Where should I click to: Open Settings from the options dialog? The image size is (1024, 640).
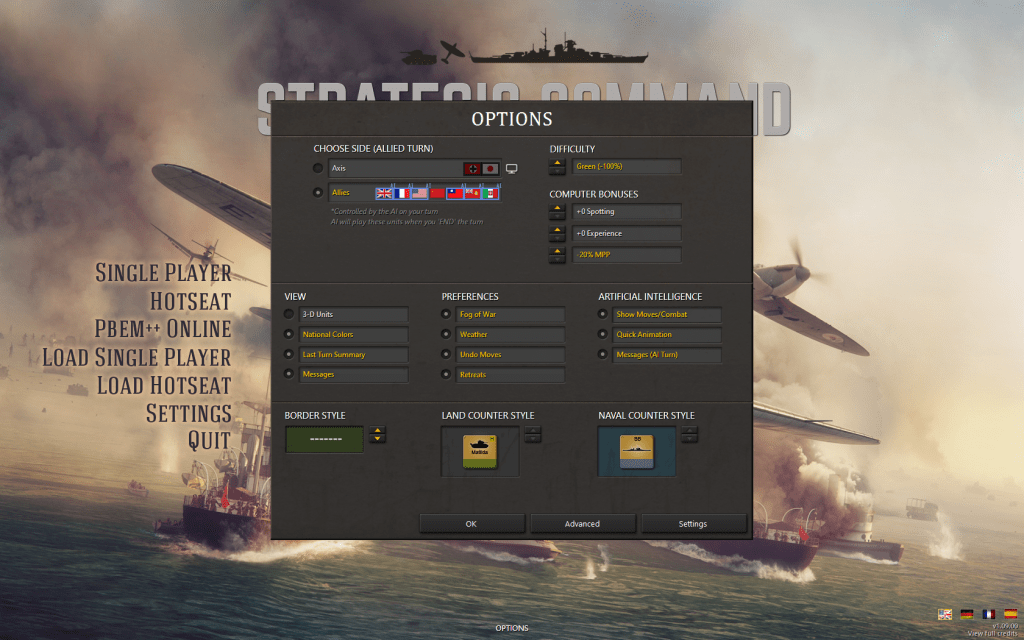(x=692, y=523)
